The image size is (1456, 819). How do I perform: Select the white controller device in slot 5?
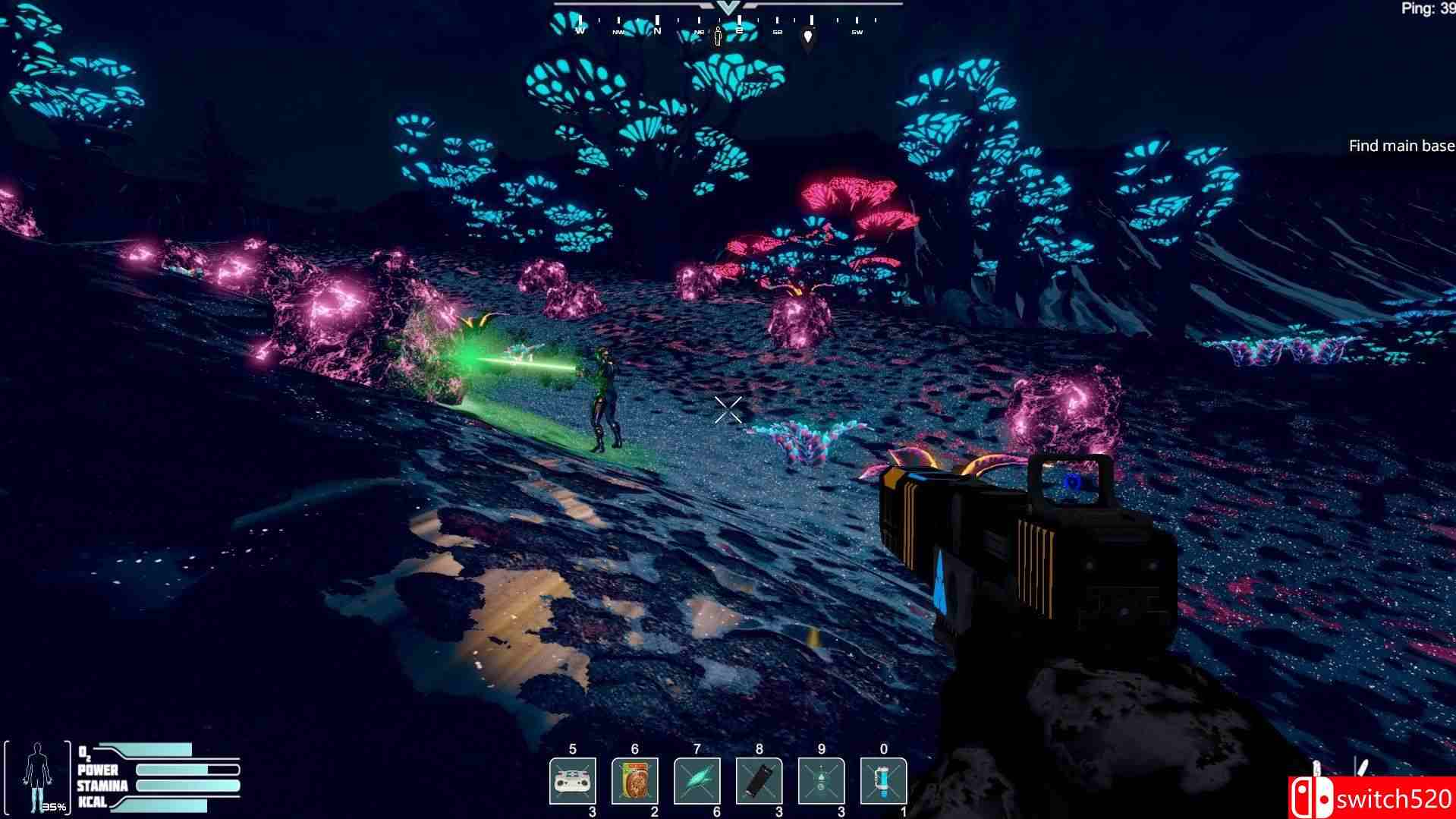572,780
